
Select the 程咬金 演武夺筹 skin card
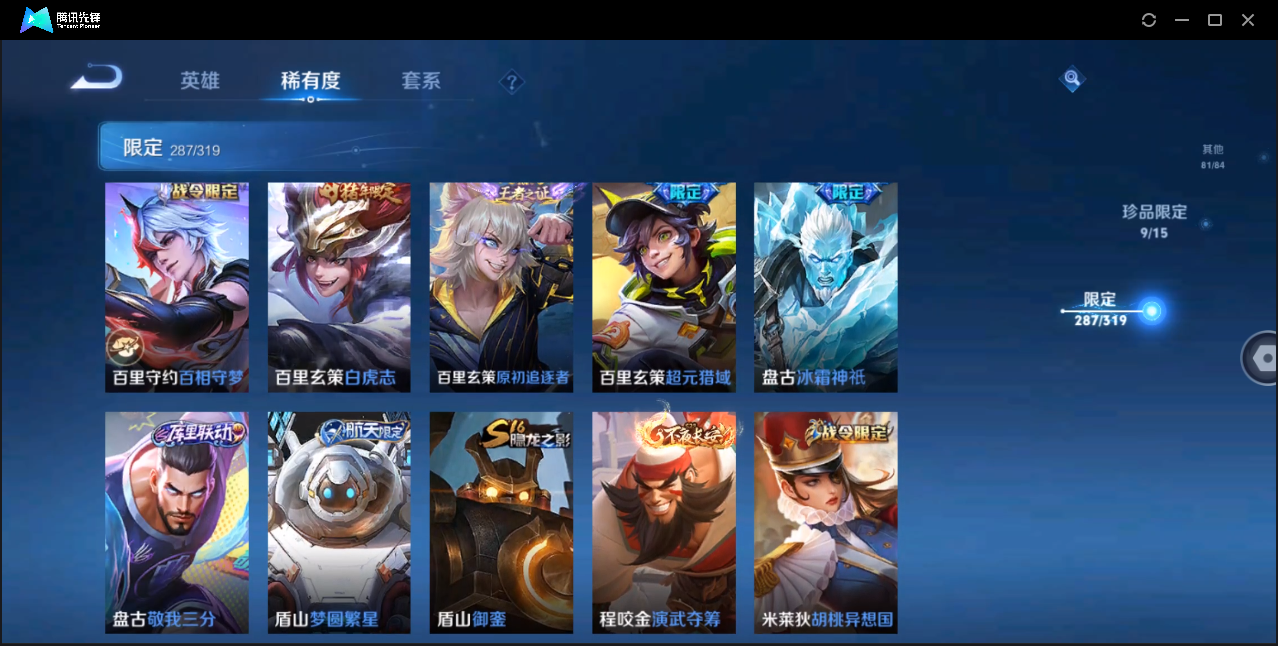[664, 522]
